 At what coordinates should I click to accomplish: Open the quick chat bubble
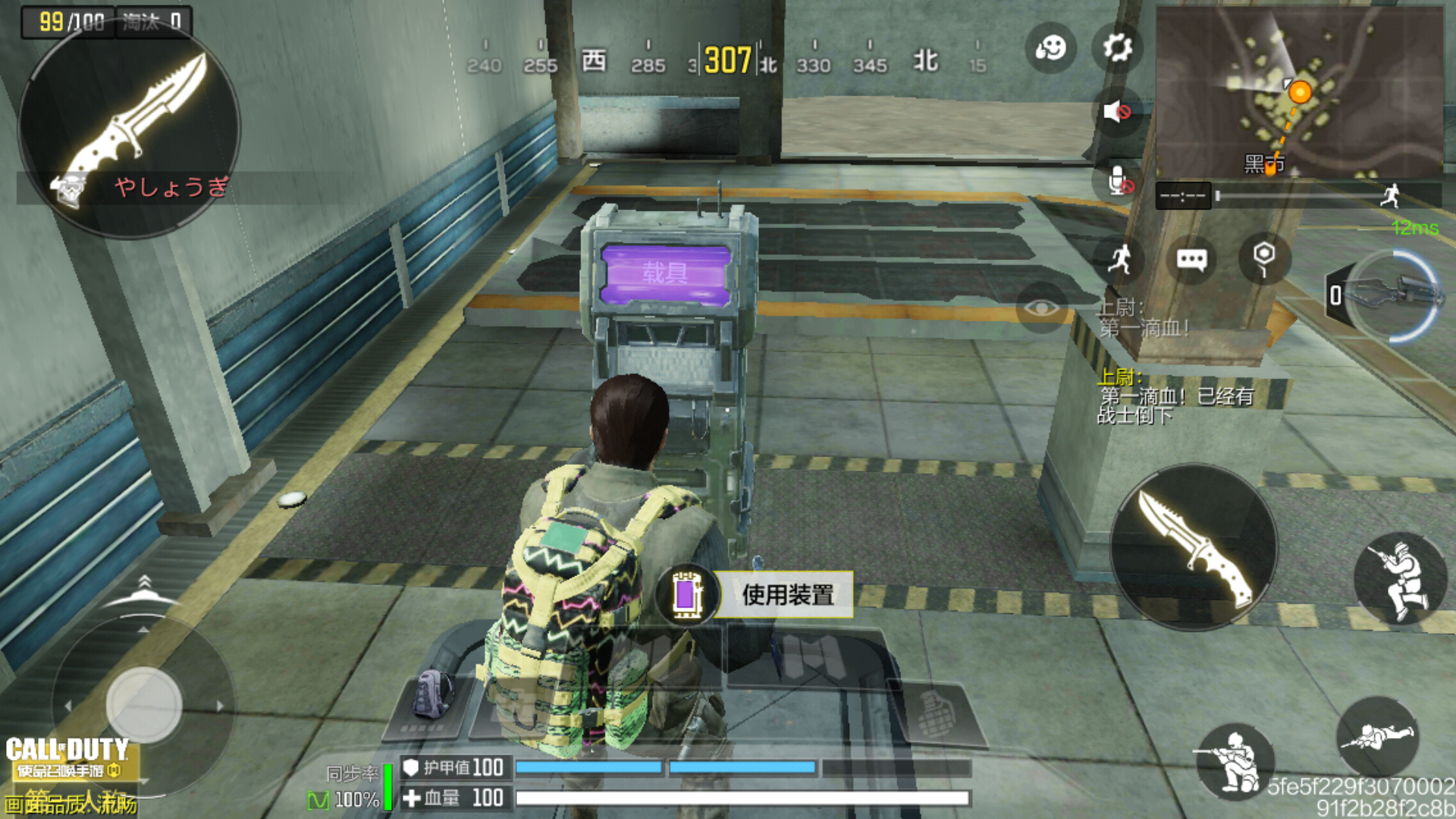tap(1191, 260)
